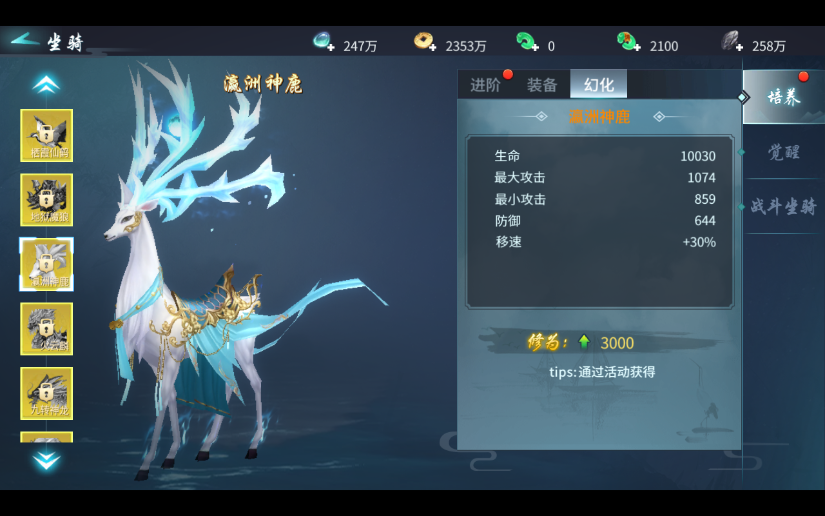Viewport: 825px width, 516px height.
Task: Add more grey stone currency
Action: coord(732,41)
